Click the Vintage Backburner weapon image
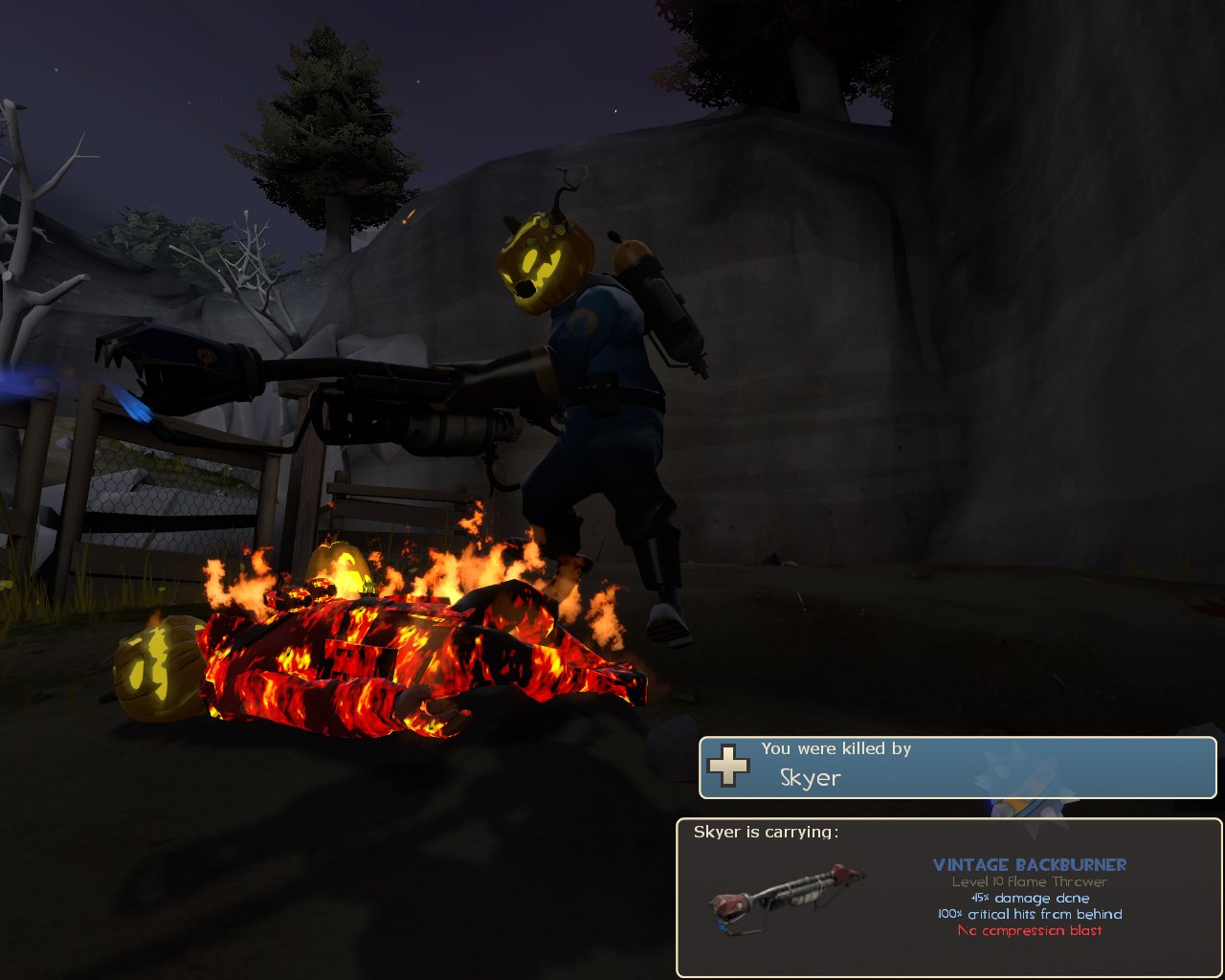The width and height of the screenshot is (1225, 980). [787, 896]
